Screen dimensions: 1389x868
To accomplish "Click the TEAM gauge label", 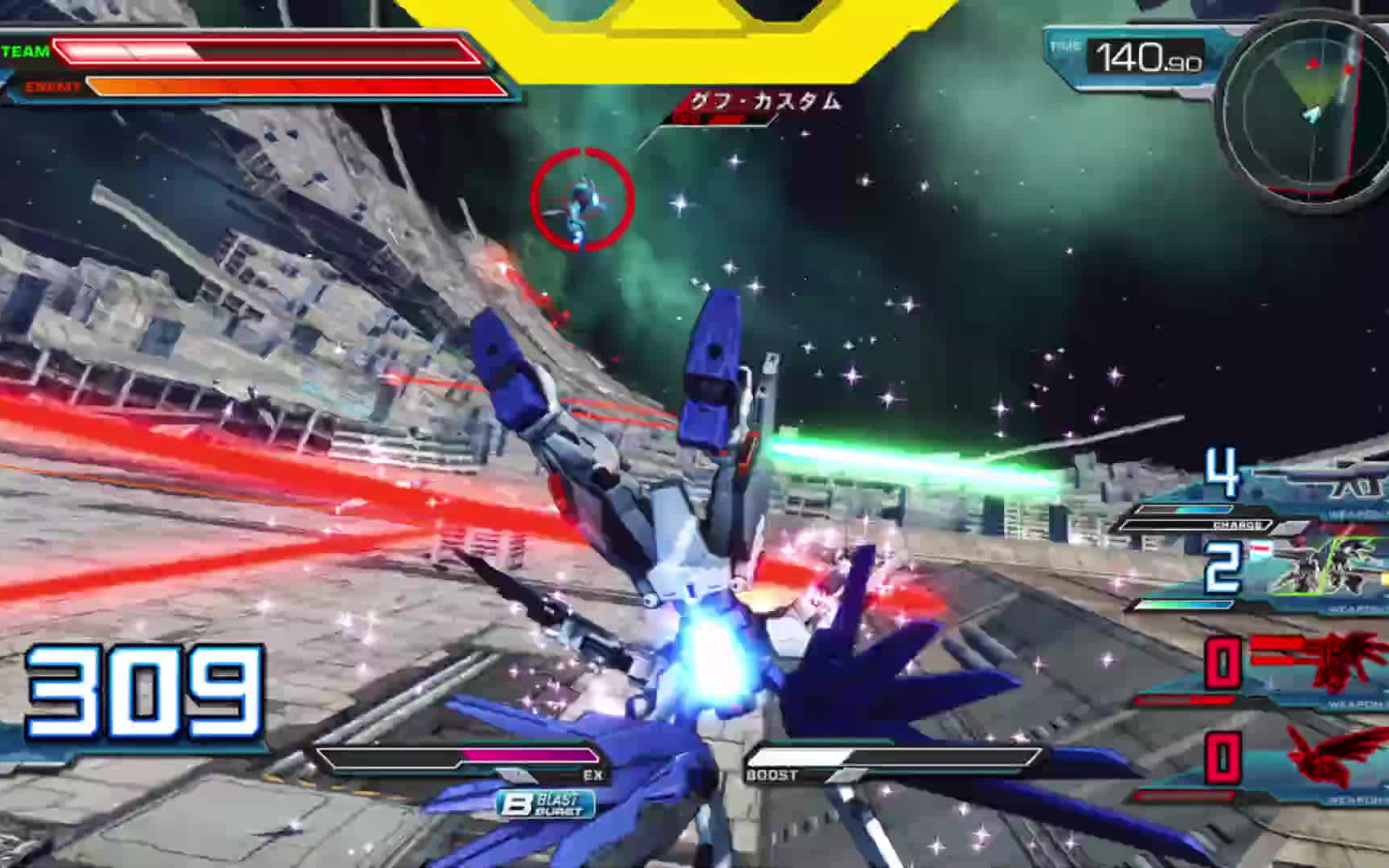I will pyautogui.click(x=23, y=53).
